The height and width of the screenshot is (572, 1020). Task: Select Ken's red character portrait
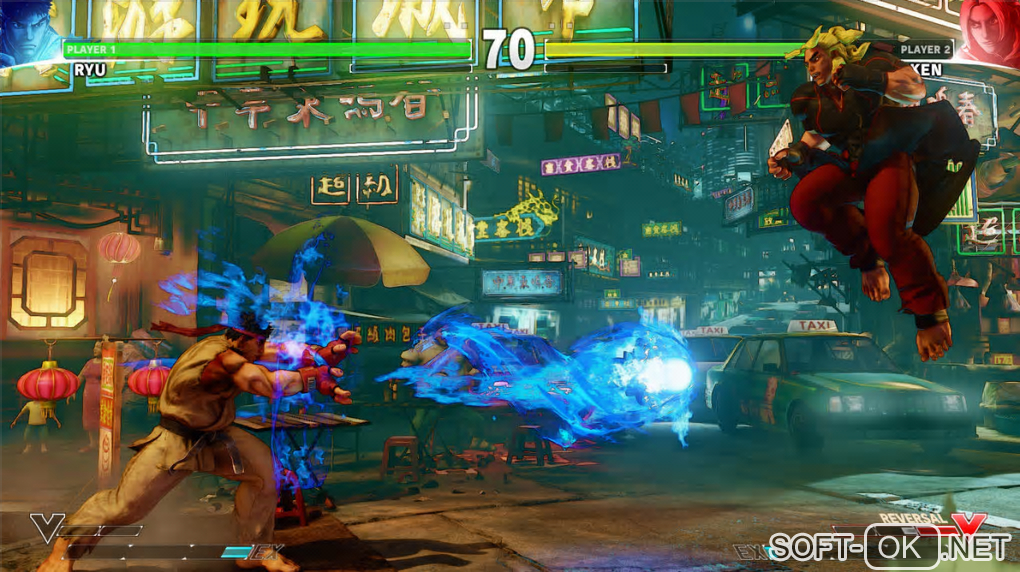point(989,30)
